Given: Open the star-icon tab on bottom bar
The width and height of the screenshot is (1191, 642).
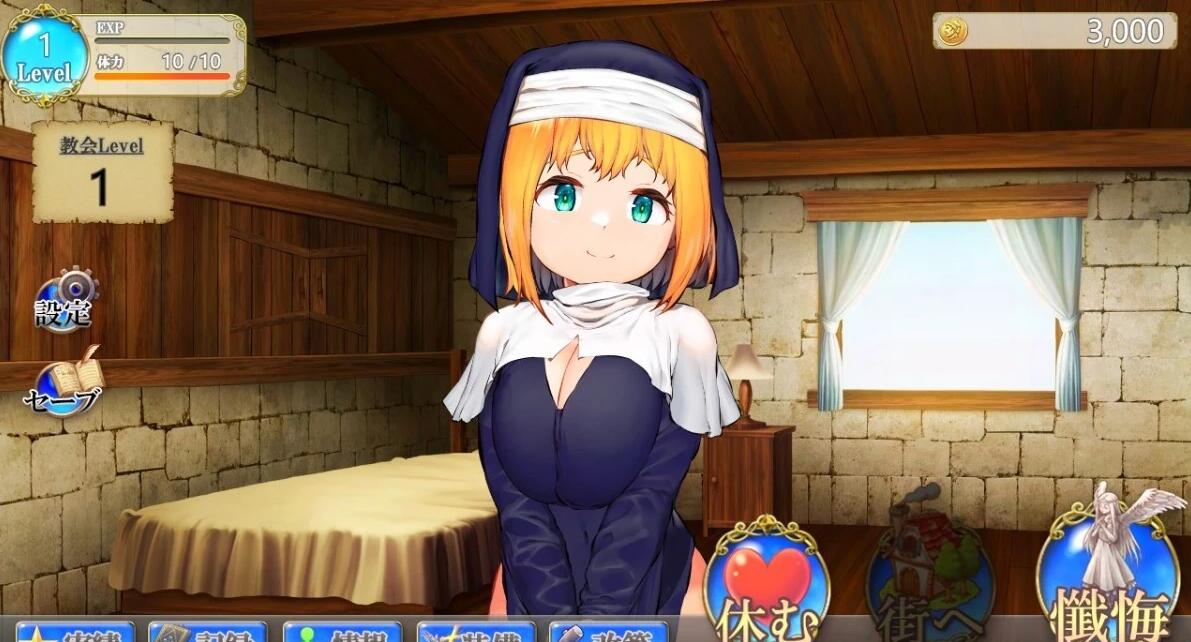Looking at the screenshot, I should [75, 632].
